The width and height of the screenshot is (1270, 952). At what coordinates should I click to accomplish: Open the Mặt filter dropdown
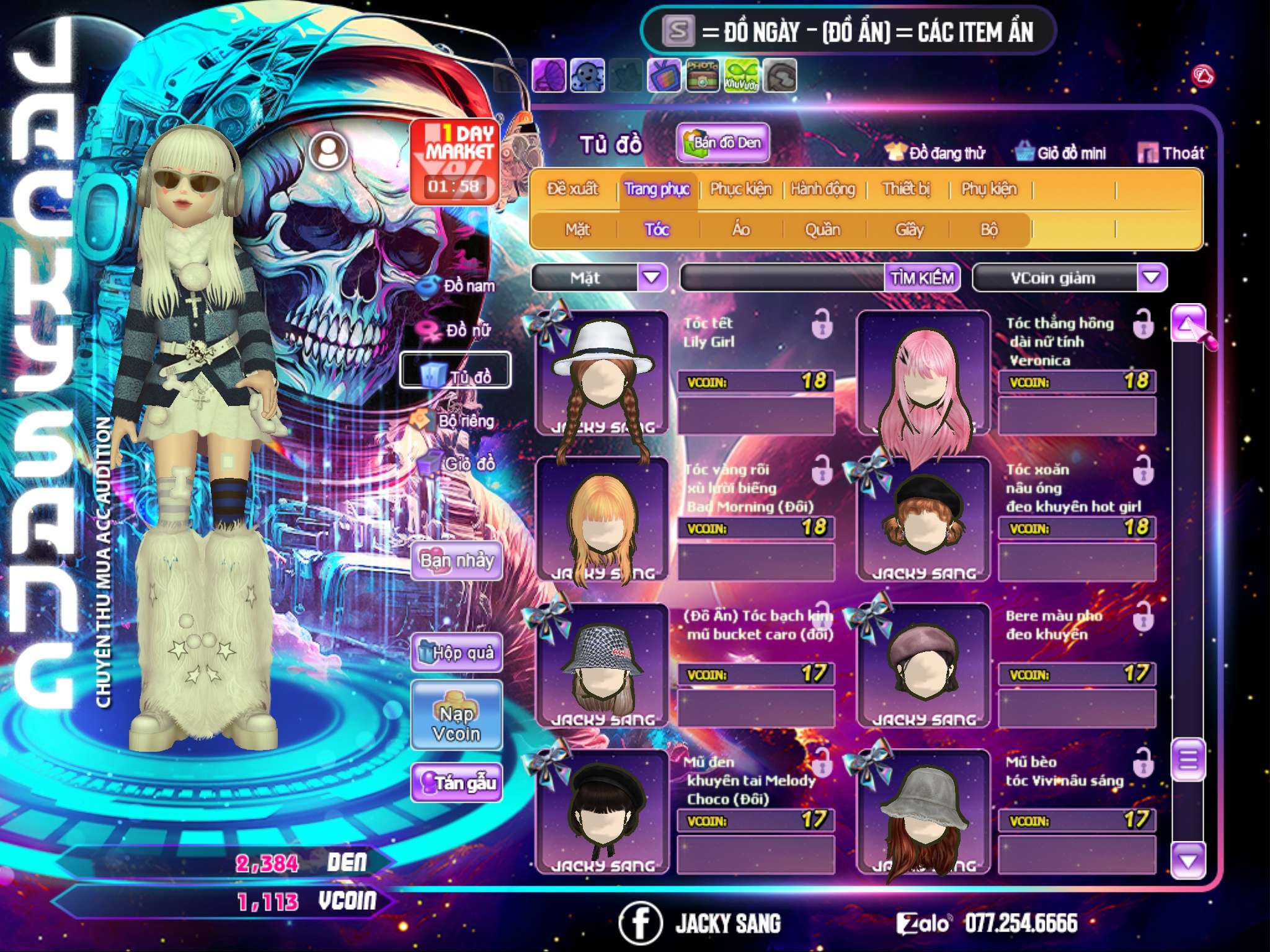click(x=651, y=277)
